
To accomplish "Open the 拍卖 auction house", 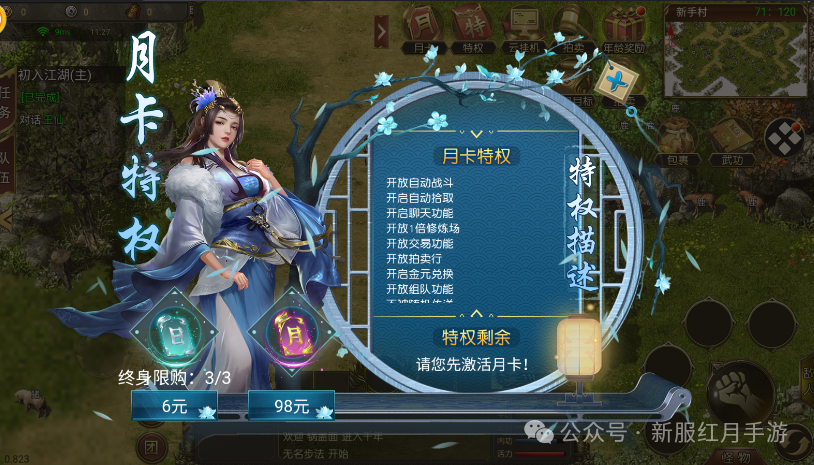I will click(573, 27).
